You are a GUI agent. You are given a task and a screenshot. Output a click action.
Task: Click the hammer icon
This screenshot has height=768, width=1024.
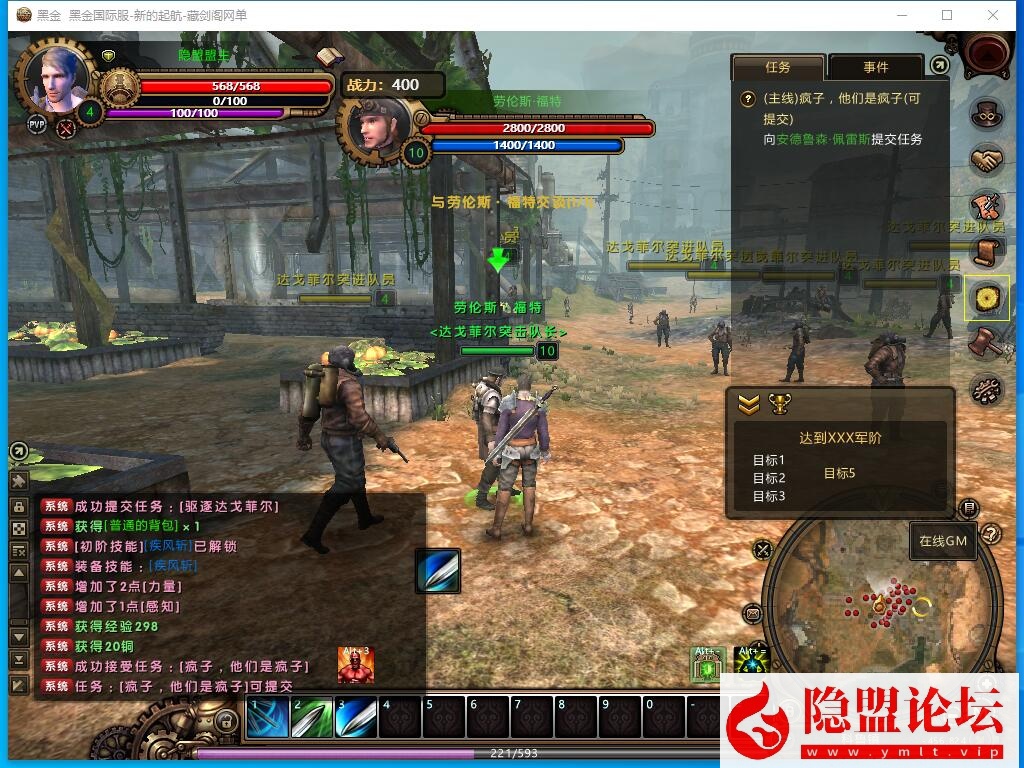(987, 342)
